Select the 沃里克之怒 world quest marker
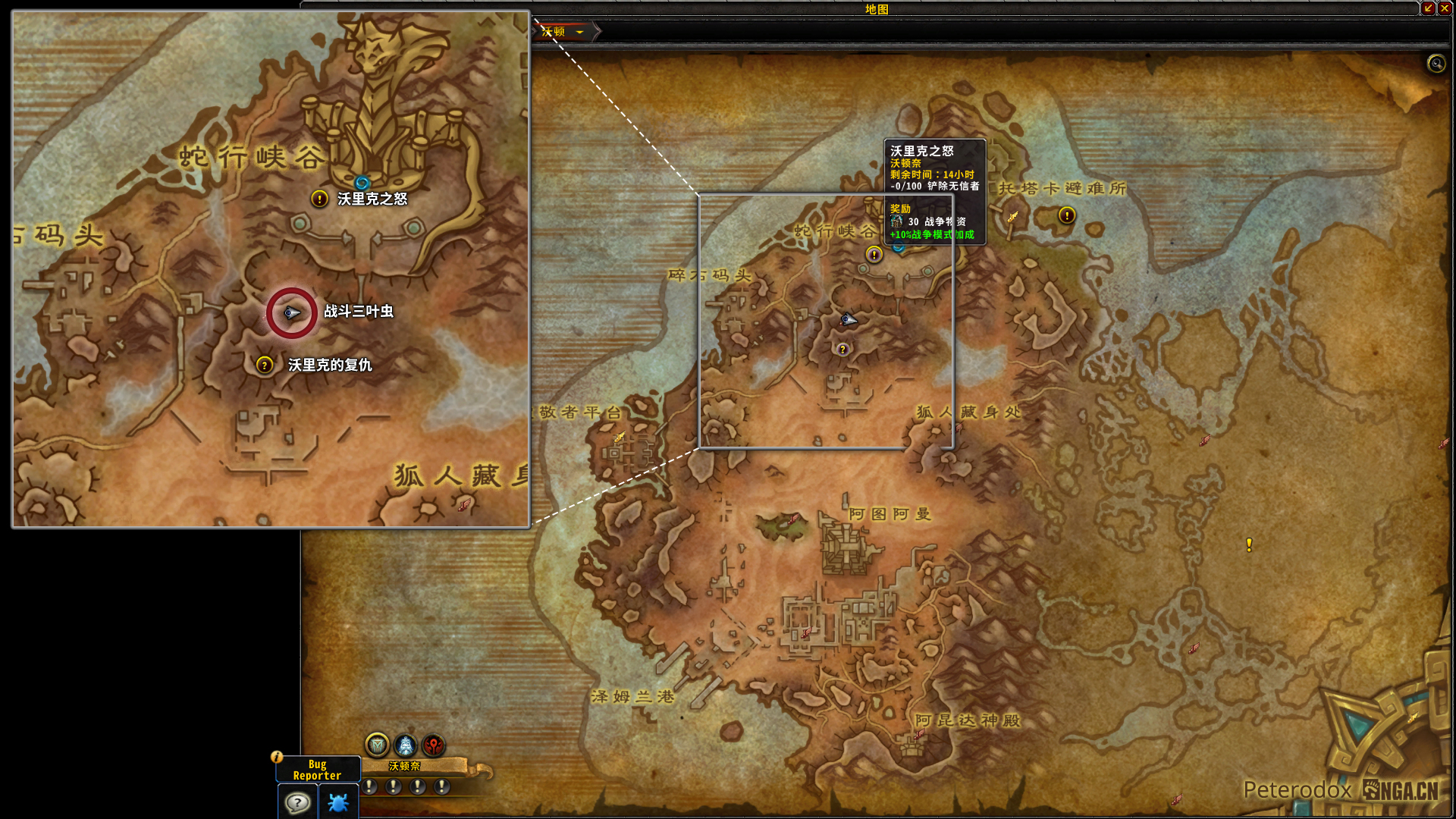This screenshot has width=1456, height=819. click(x=874, y=255)
